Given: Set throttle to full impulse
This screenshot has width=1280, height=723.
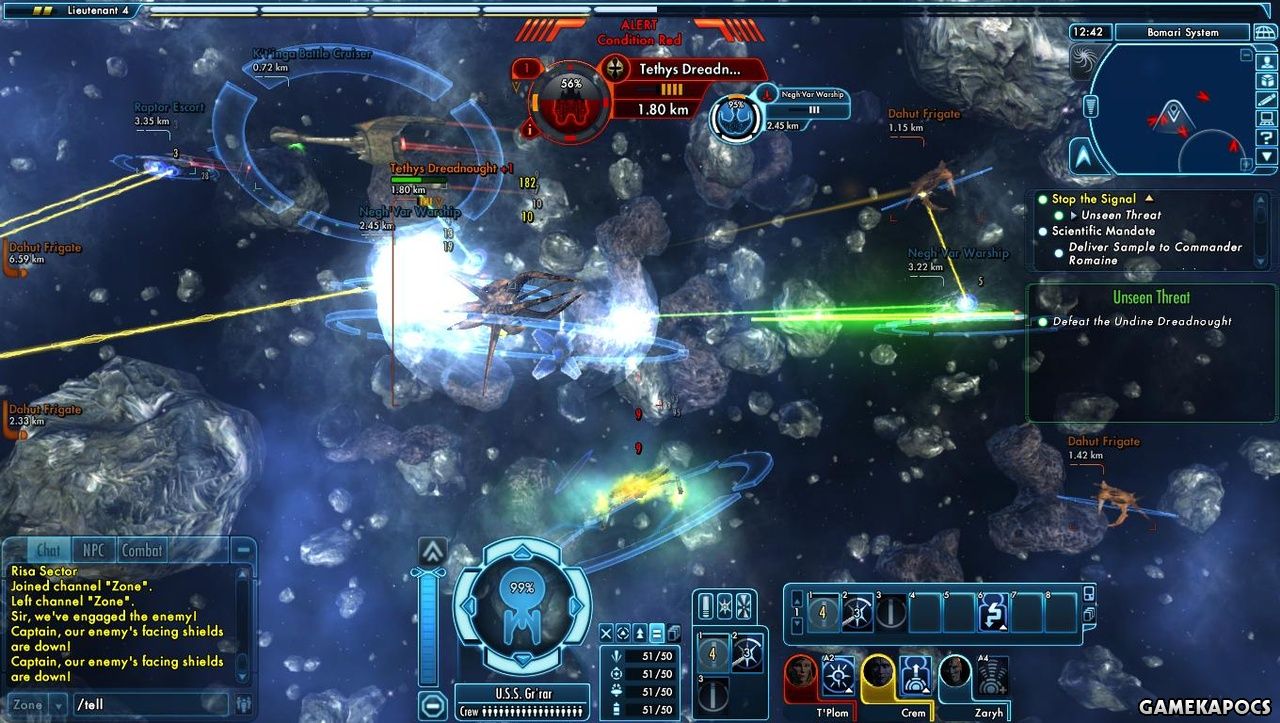Looking at the screenshot, I should pos(432,551).
